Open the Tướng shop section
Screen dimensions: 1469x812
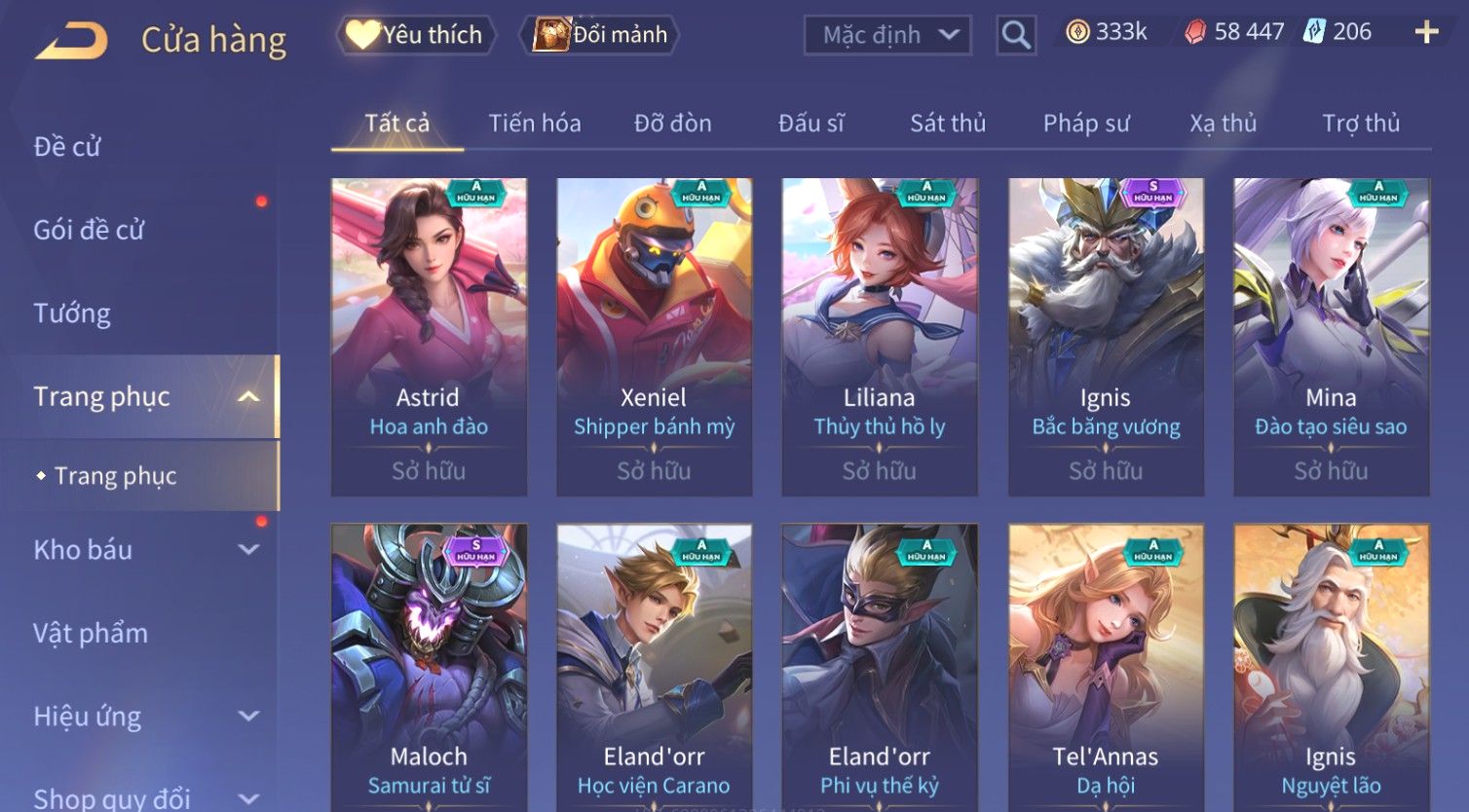72,314
